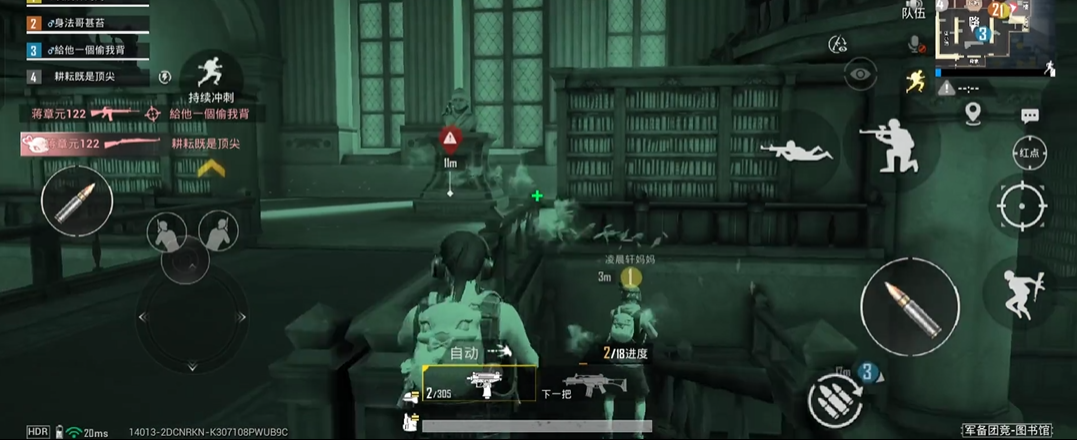Reload with the three-bullets button

point(836,400)
